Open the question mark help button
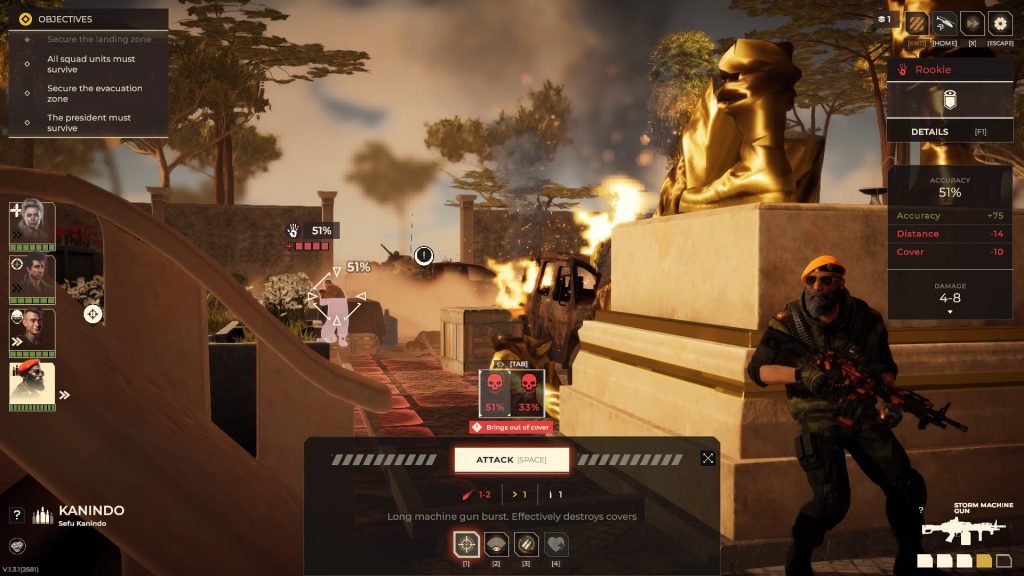 (x=16, y=515)
